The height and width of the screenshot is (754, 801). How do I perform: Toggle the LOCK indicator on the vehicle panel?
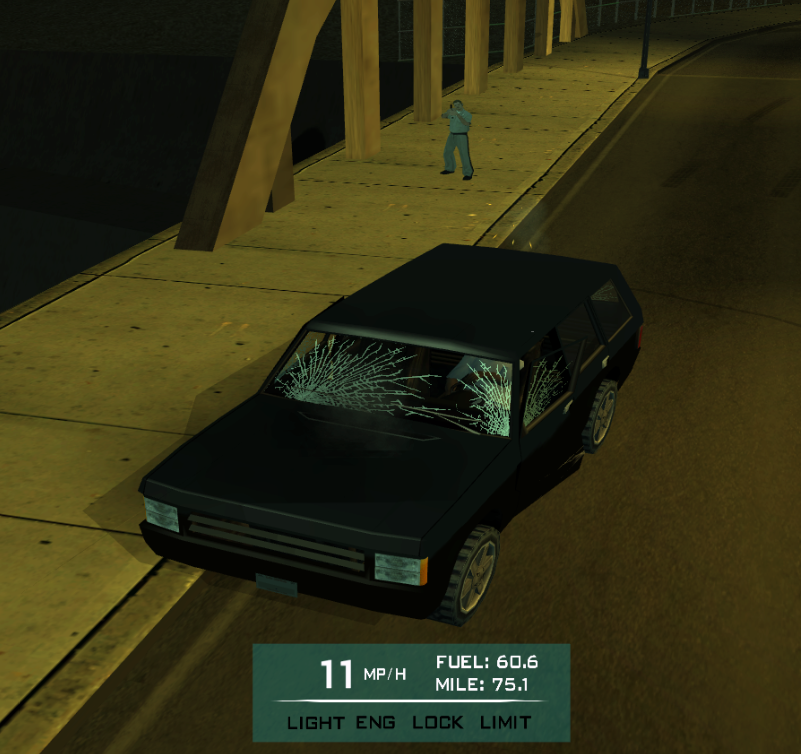(437, 722)
